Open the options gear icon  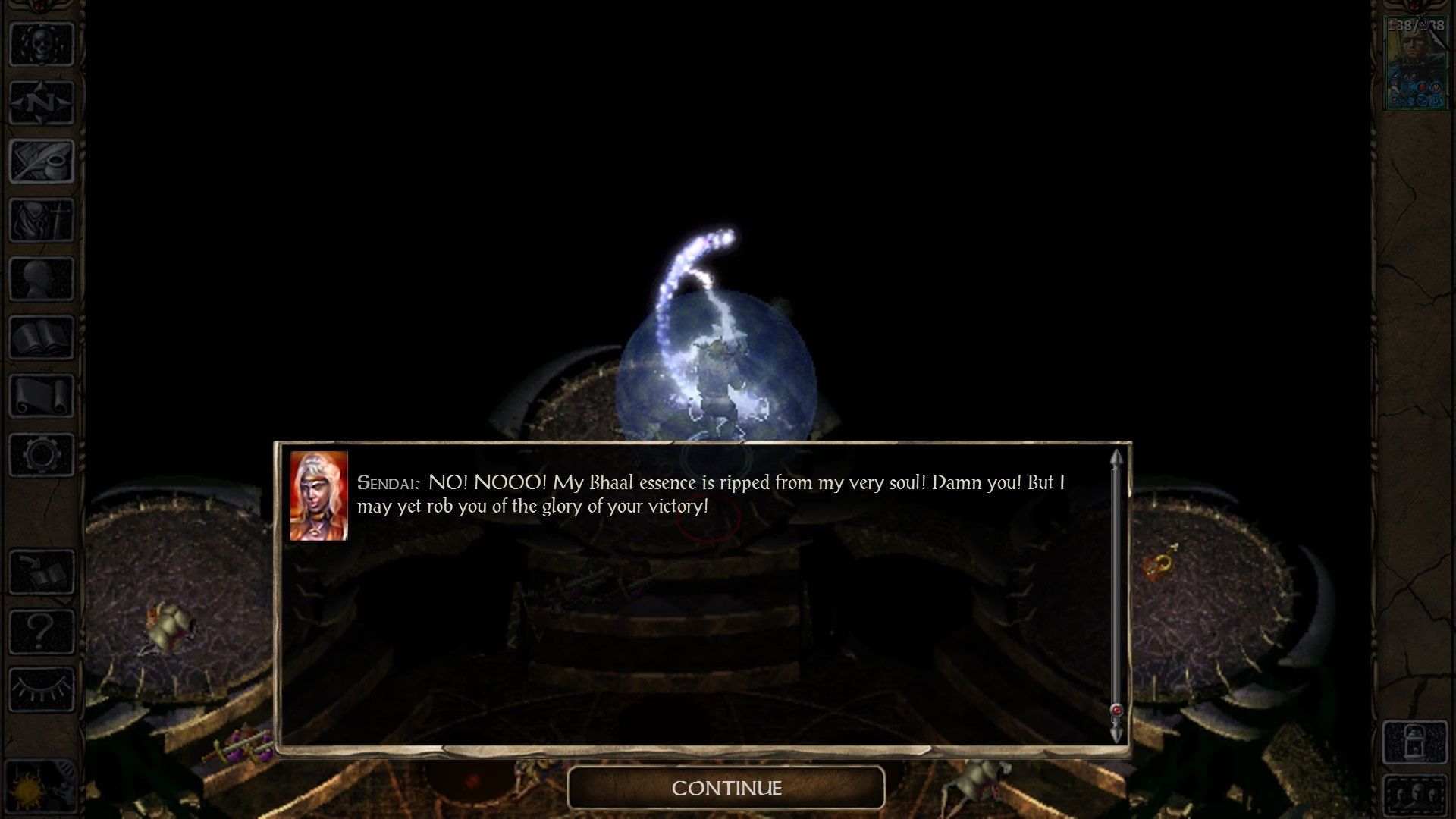(x=42, y=454)
